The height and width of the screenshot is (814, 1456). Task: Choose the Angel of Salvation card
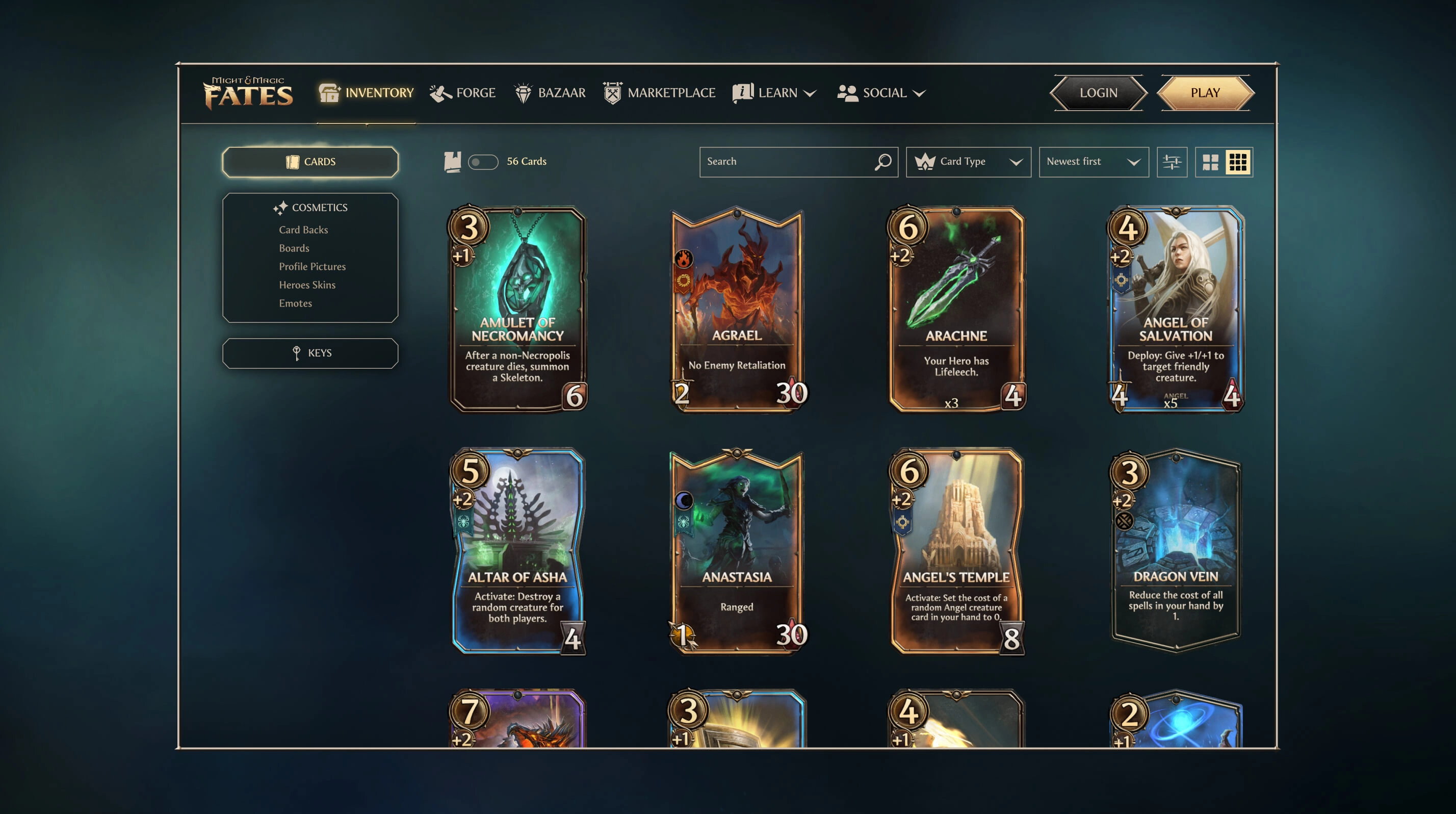point(1176,309)
